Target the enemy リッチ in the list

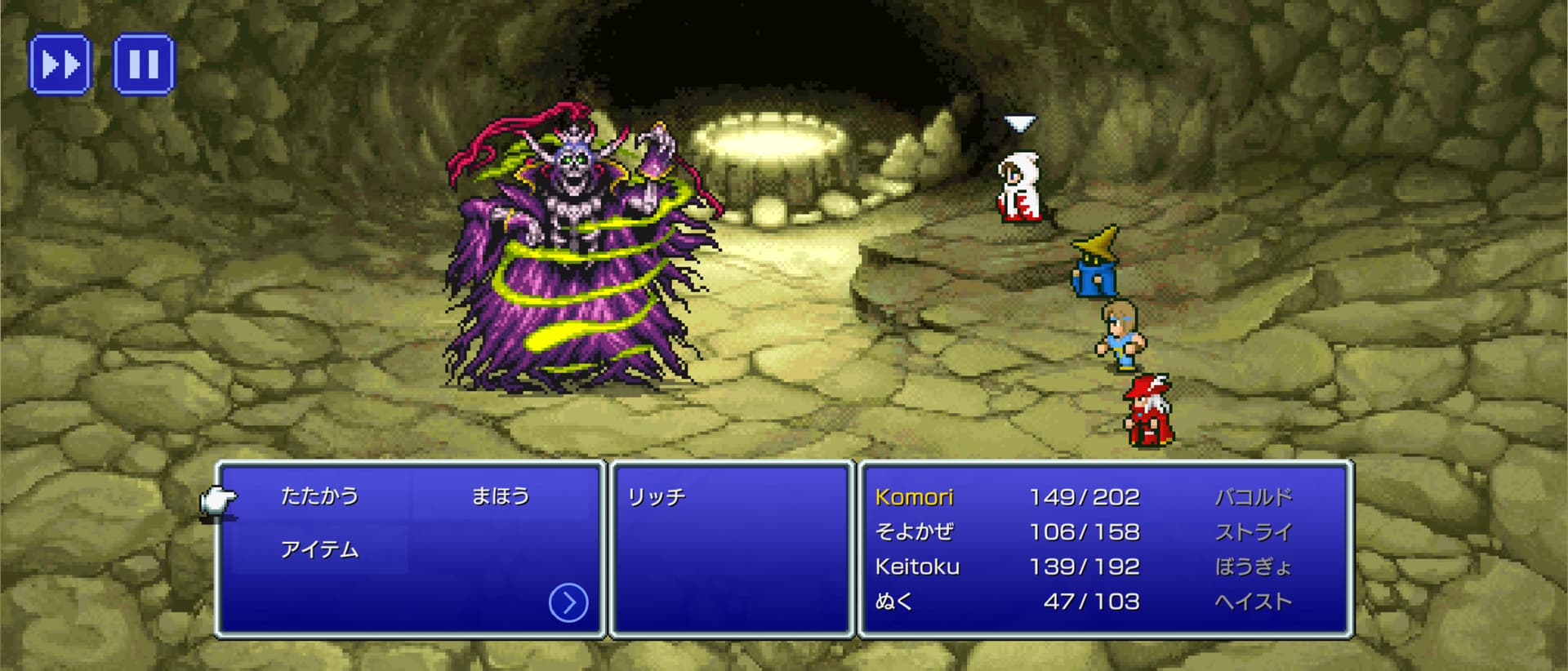(x=657, y=497)
